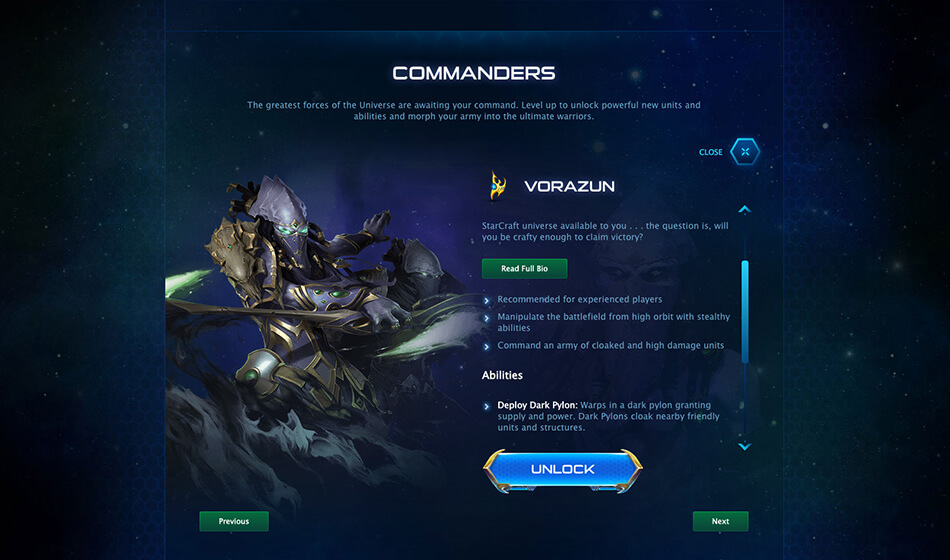
Task: Click the scroll-up arrow of the description
Action: pos(744,210)
